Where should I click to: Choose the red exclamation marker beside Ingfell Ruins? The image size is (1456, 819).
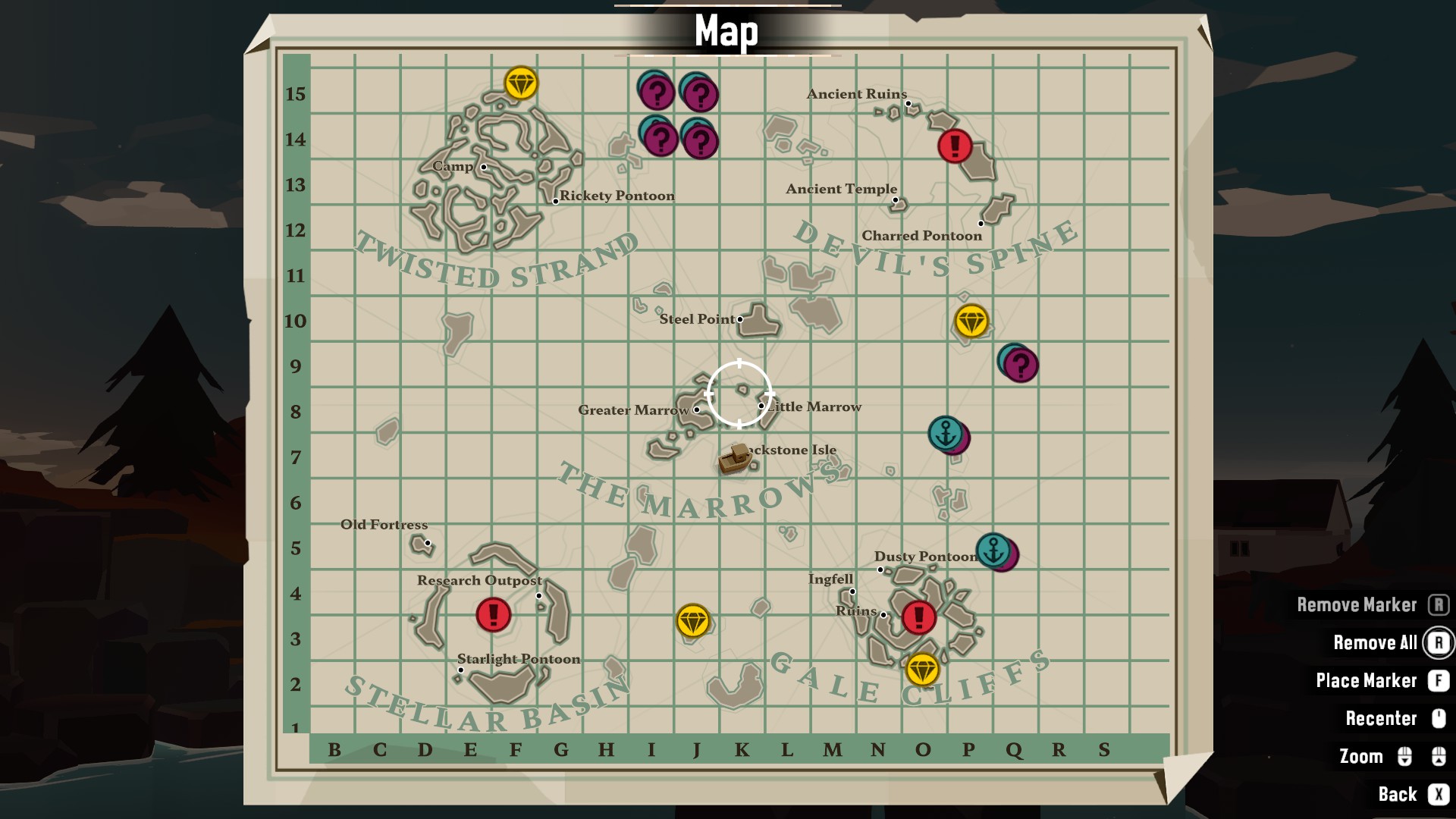click(x=919, y=617)
